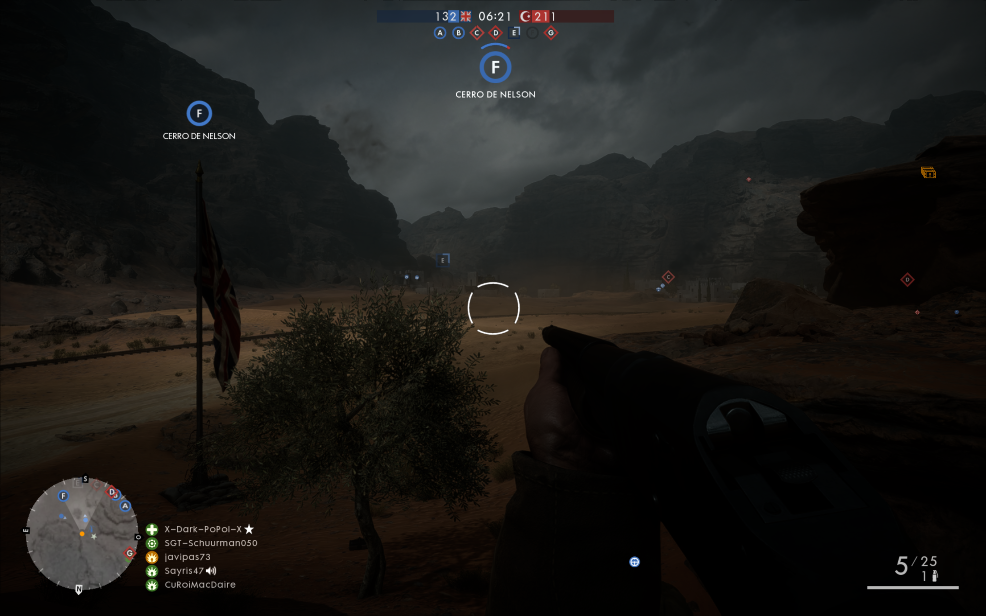Click the F objective marker on the minimap
The width and height of the screenshot is (986, 616).
point(64,495)
